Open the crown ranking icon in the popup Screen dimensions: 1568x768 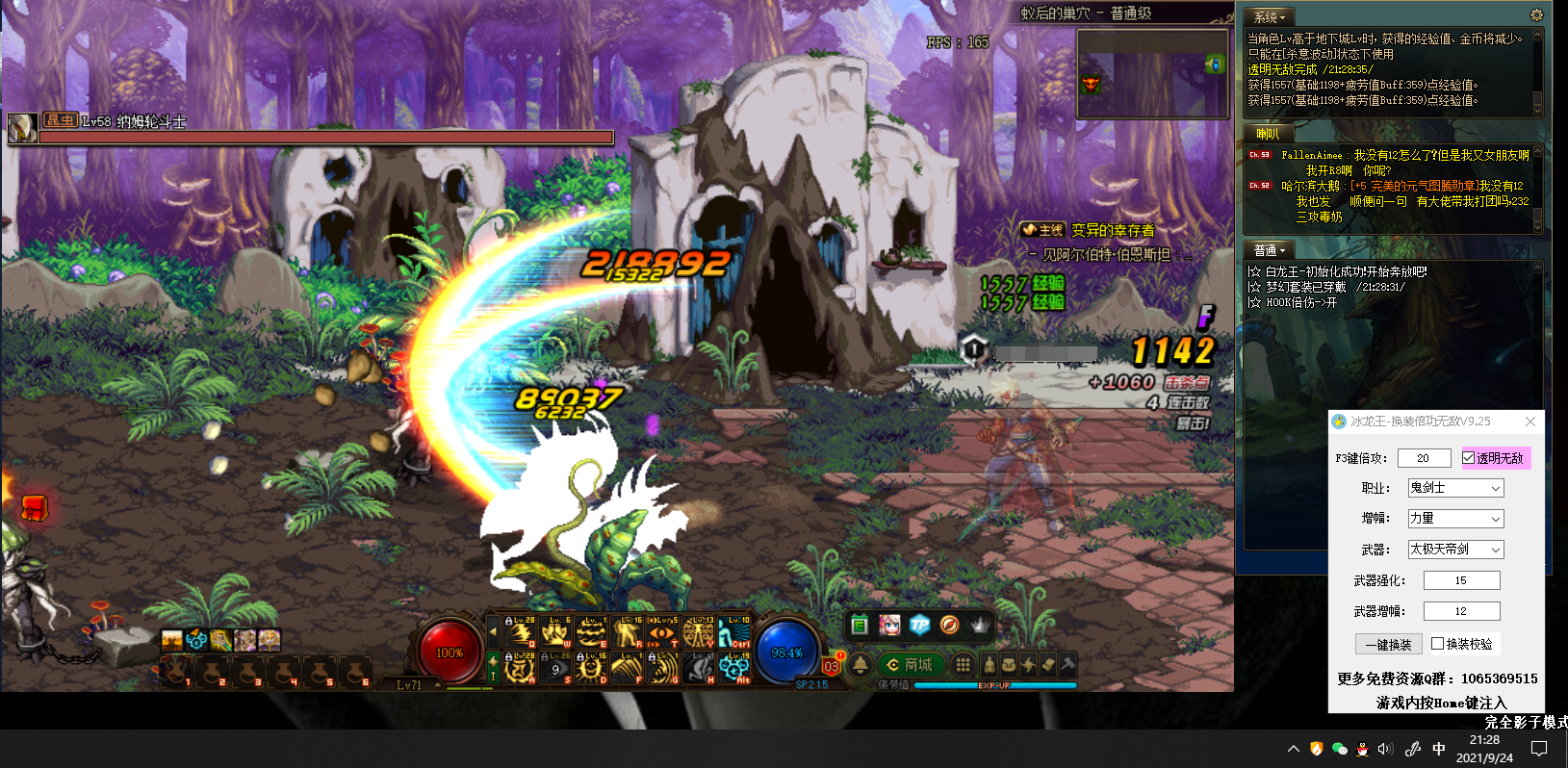pyautogui.click(x=981, y=625)
